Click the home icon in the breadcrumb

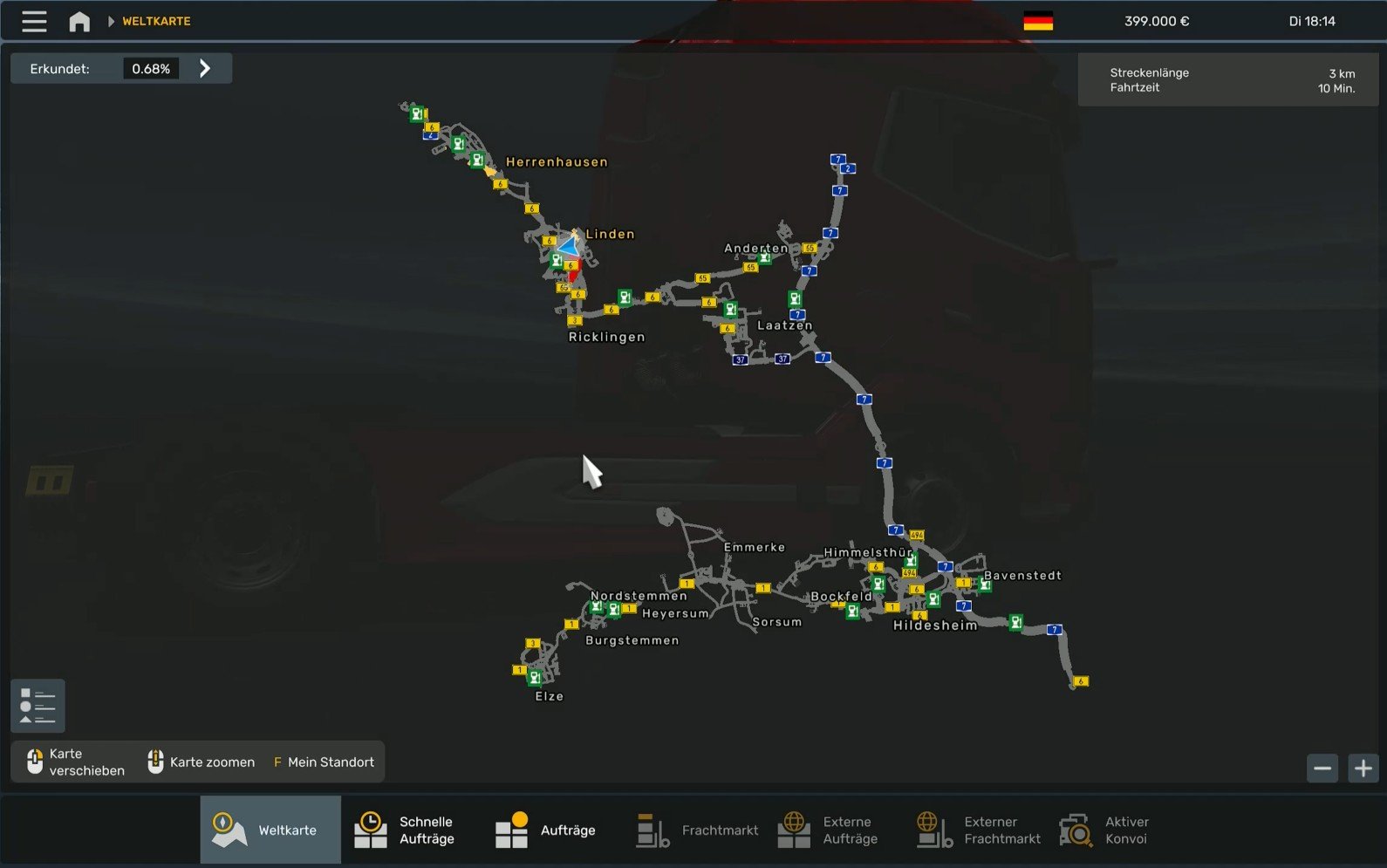pos(79,20)
